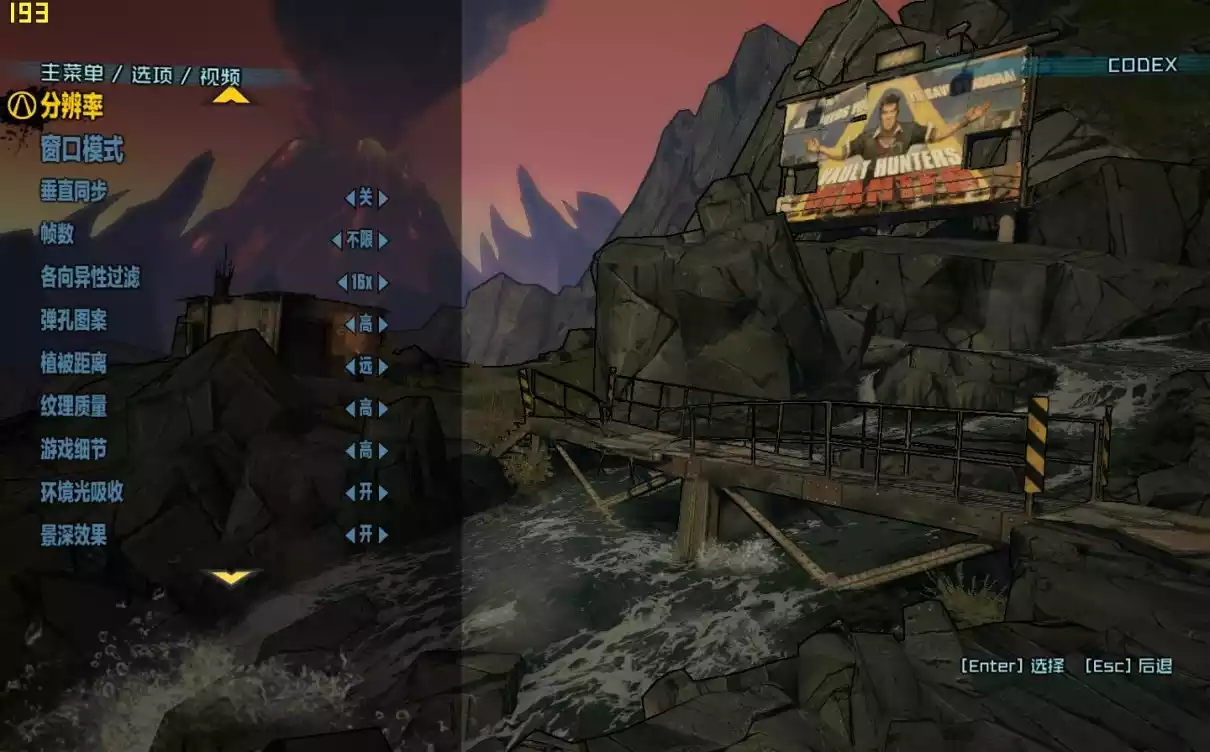Click the yellow up arrow above the list
The height and width of the screenshot is (752, 1210).
tap(231, 95)
